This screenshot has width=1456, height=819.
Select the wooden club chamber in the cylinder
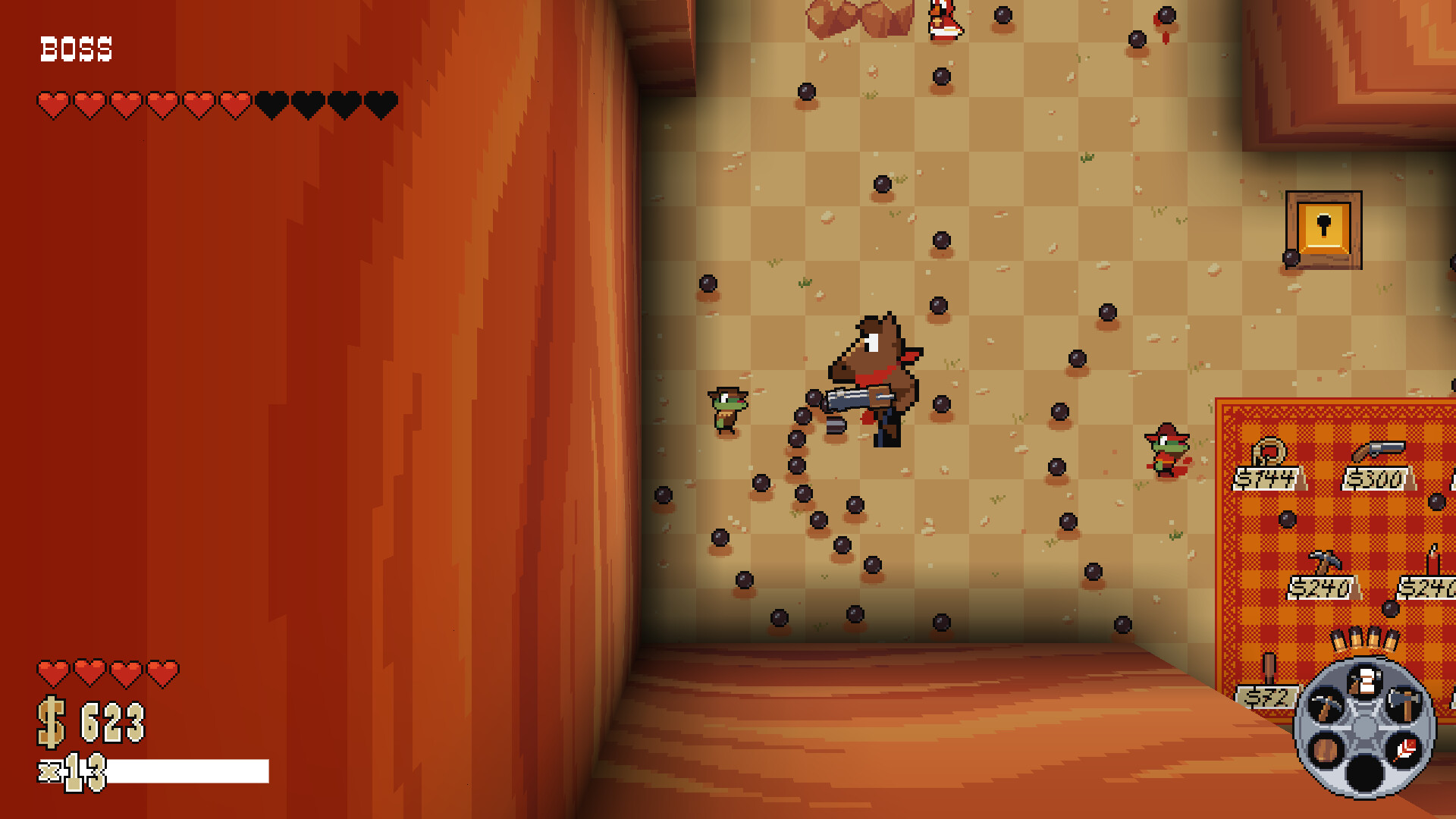(x=1326, y=750)
